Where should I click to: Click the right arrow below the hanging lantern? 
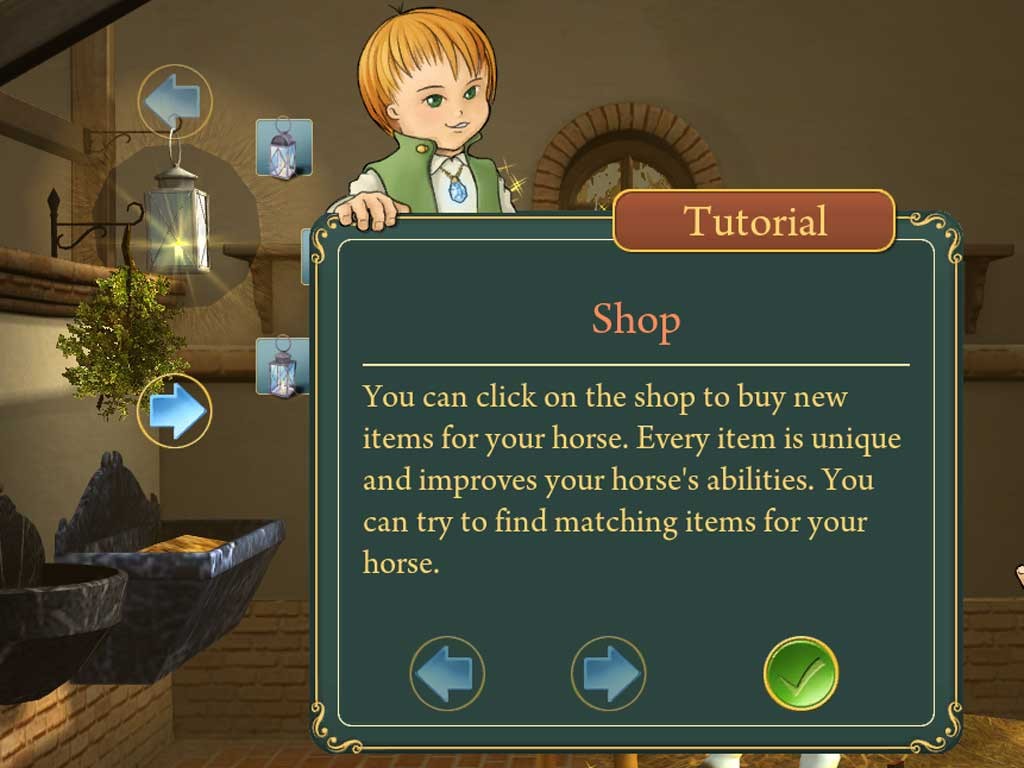click(x=175, y=410)
